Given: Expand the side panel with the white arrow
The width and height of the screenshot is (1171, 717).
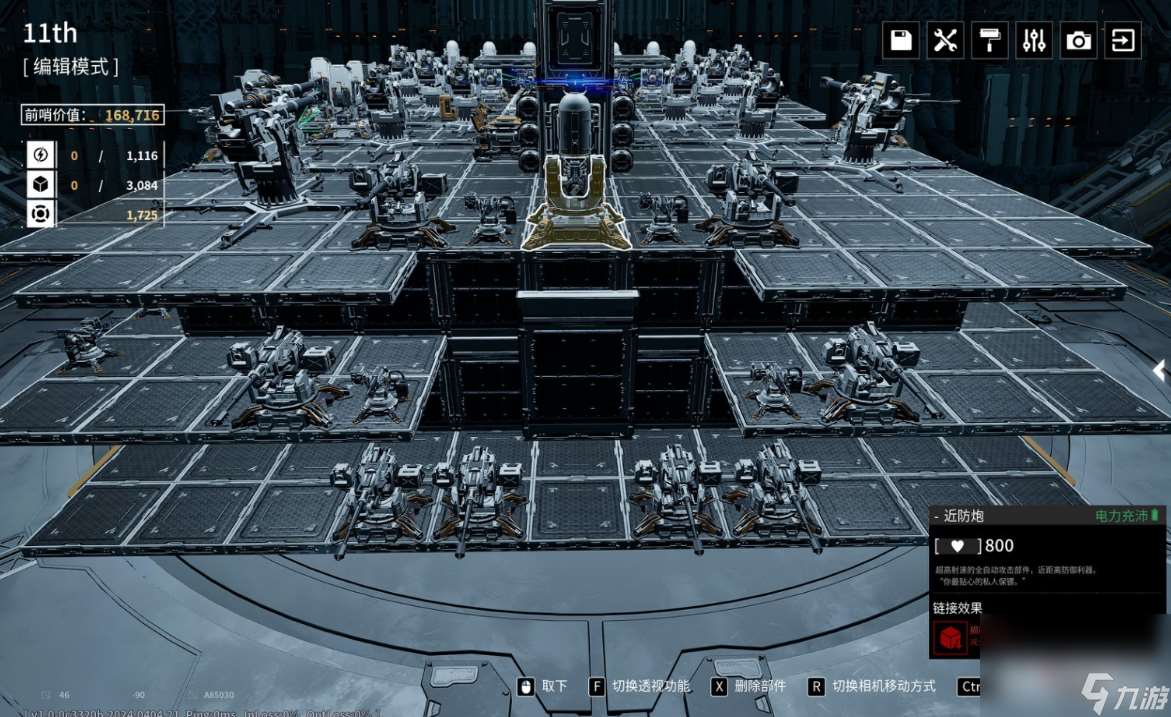Looking at the screenshot, I should [x=1160, y=371].
